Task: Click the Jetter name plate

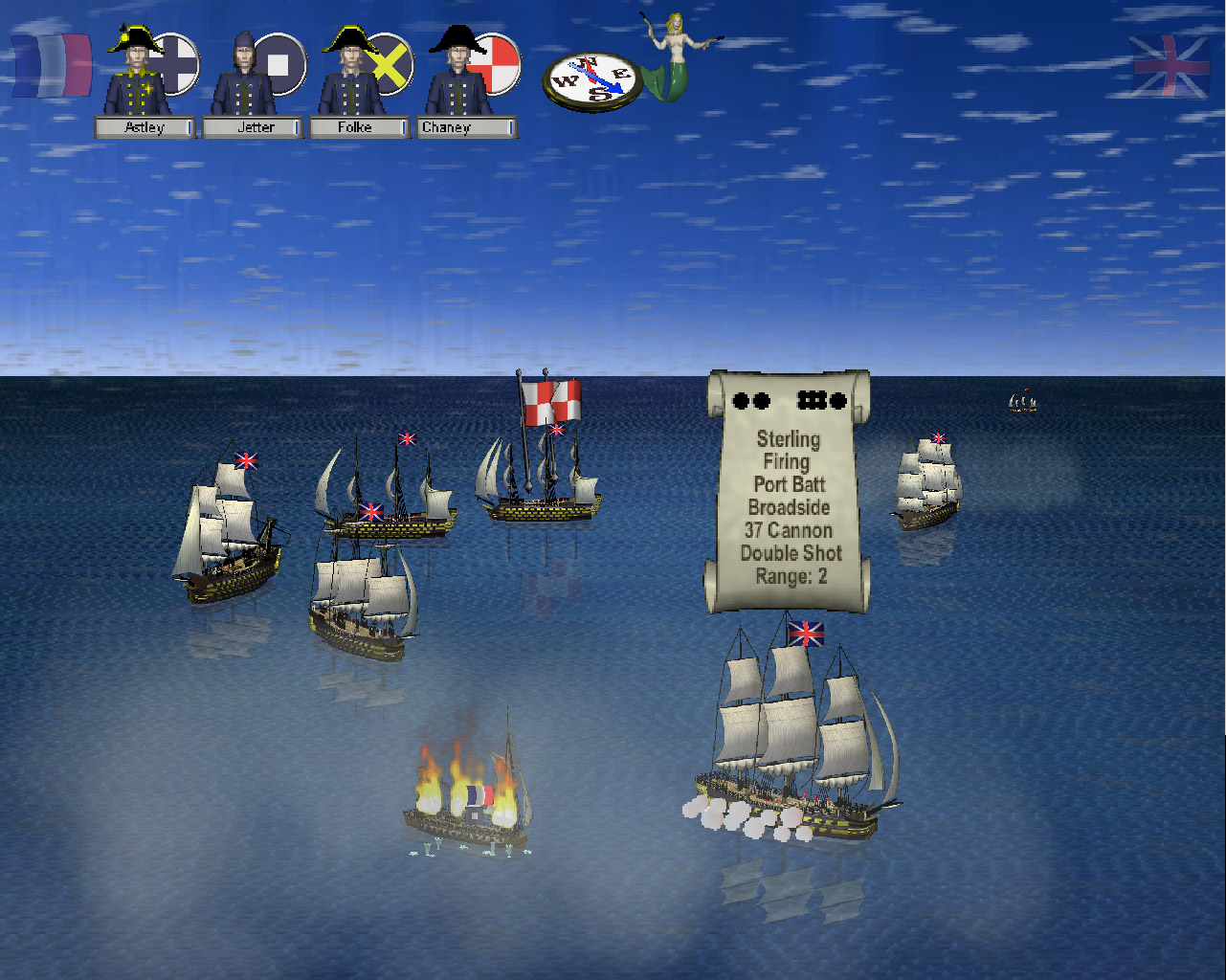Action: 254,127
